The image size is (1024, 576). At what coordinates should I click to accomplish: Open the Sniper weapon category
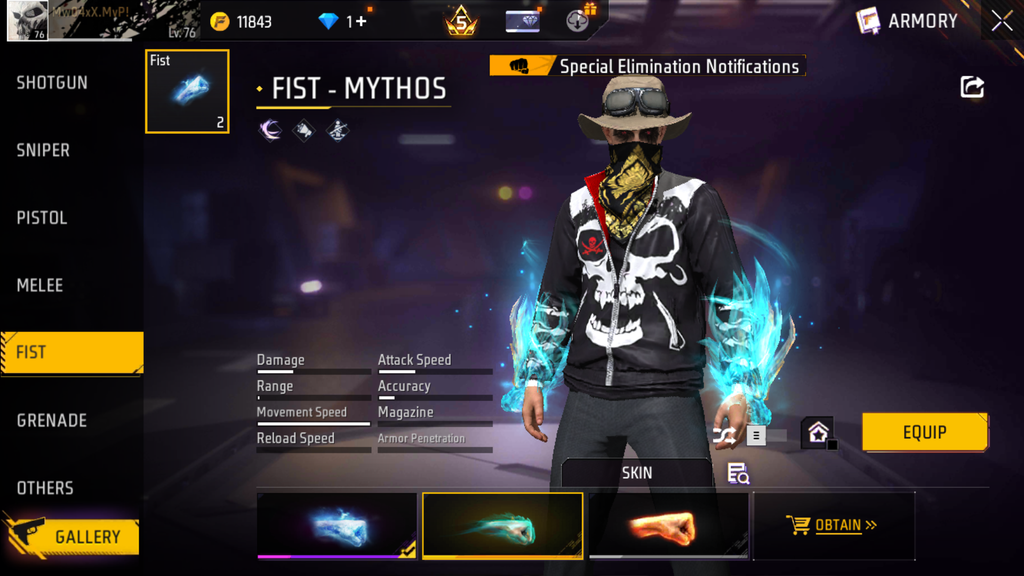pos(43,150)
